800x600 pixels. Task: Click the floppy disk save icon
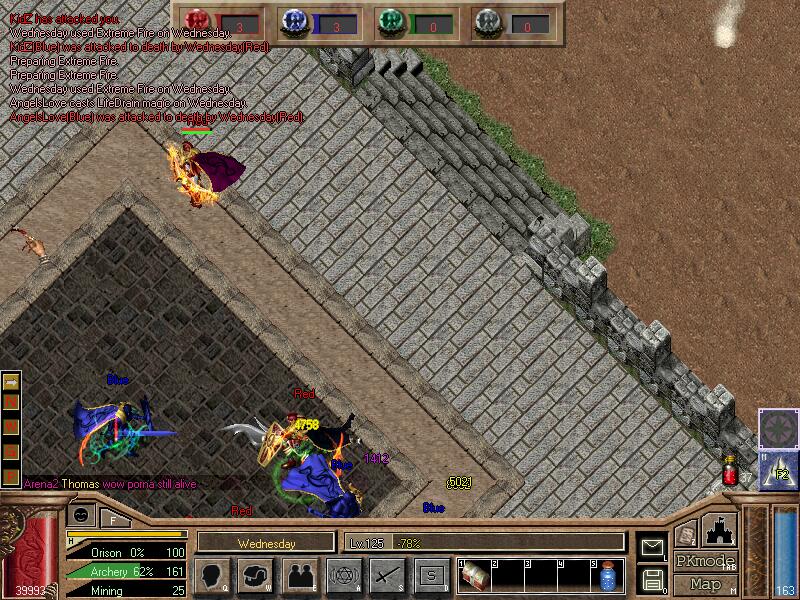click(653, 579)
